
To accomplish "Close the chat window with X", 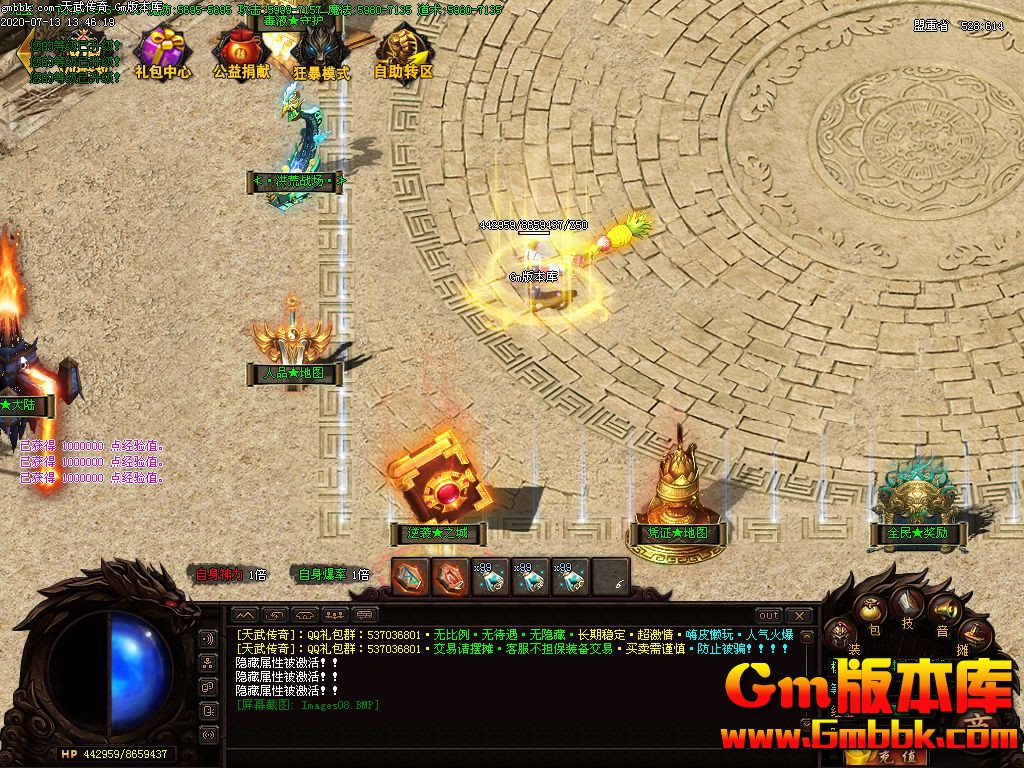I will pos(798,615).
